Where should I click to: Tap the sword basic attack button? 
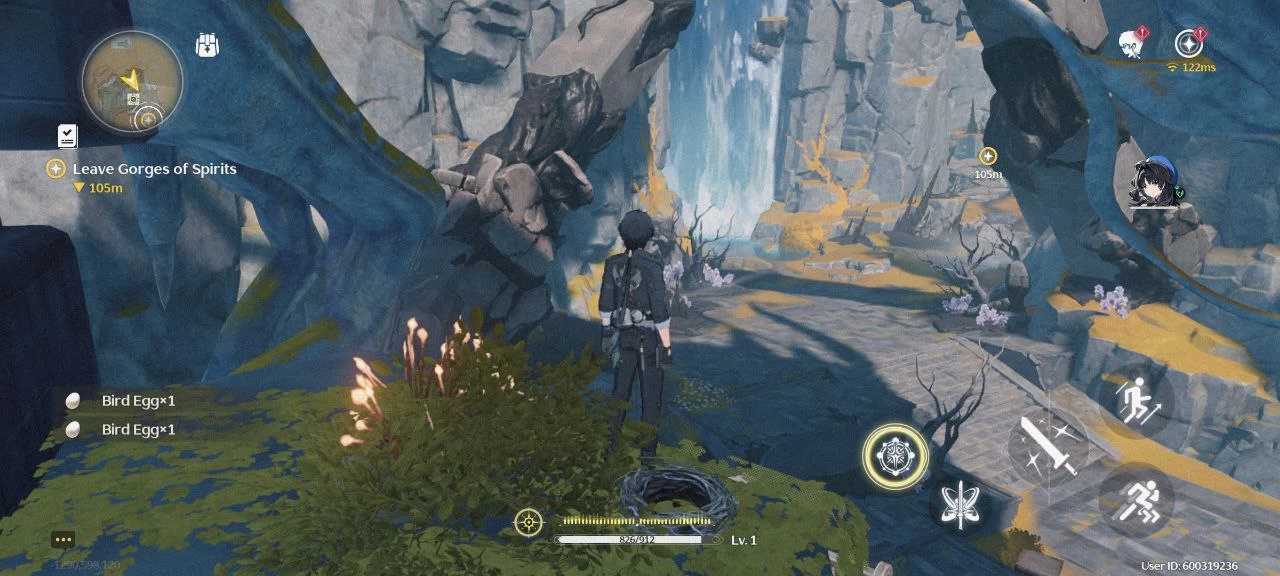point(1048,447)
